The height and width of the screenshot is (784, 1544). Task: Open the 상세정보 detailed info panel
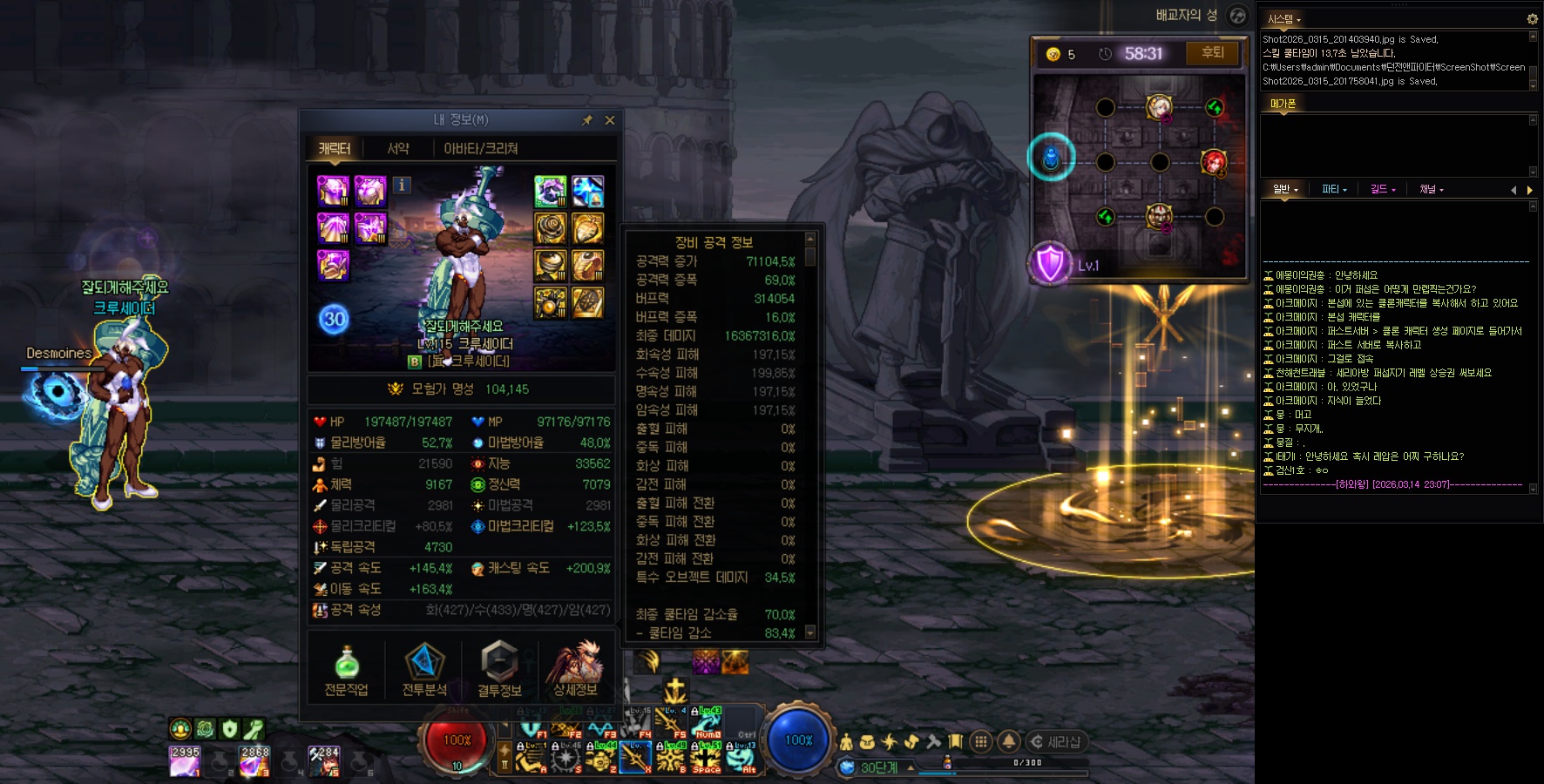(575, 669)
